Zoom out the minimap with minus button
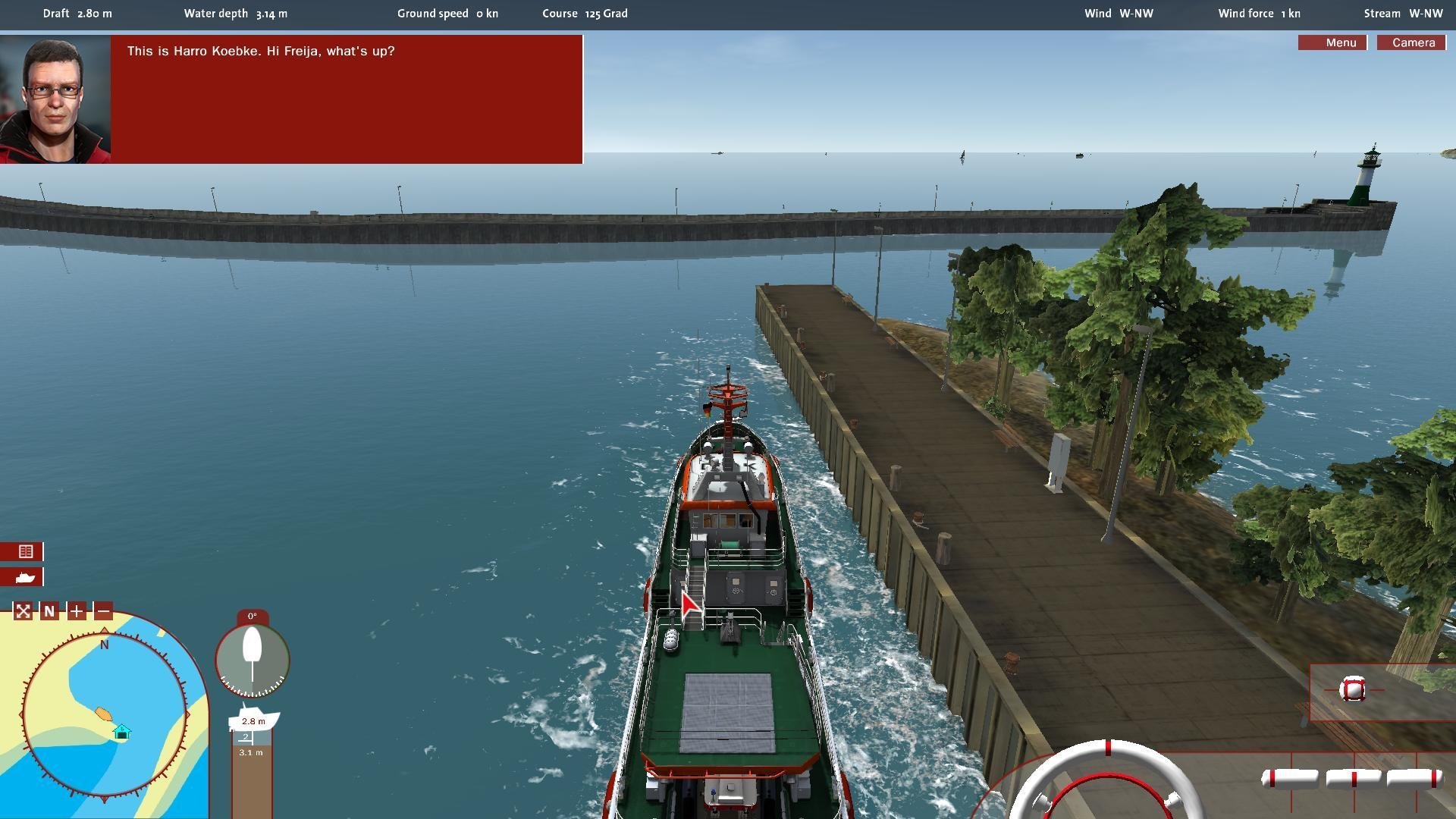1456x819 pixels. click(x=104, y=611)
